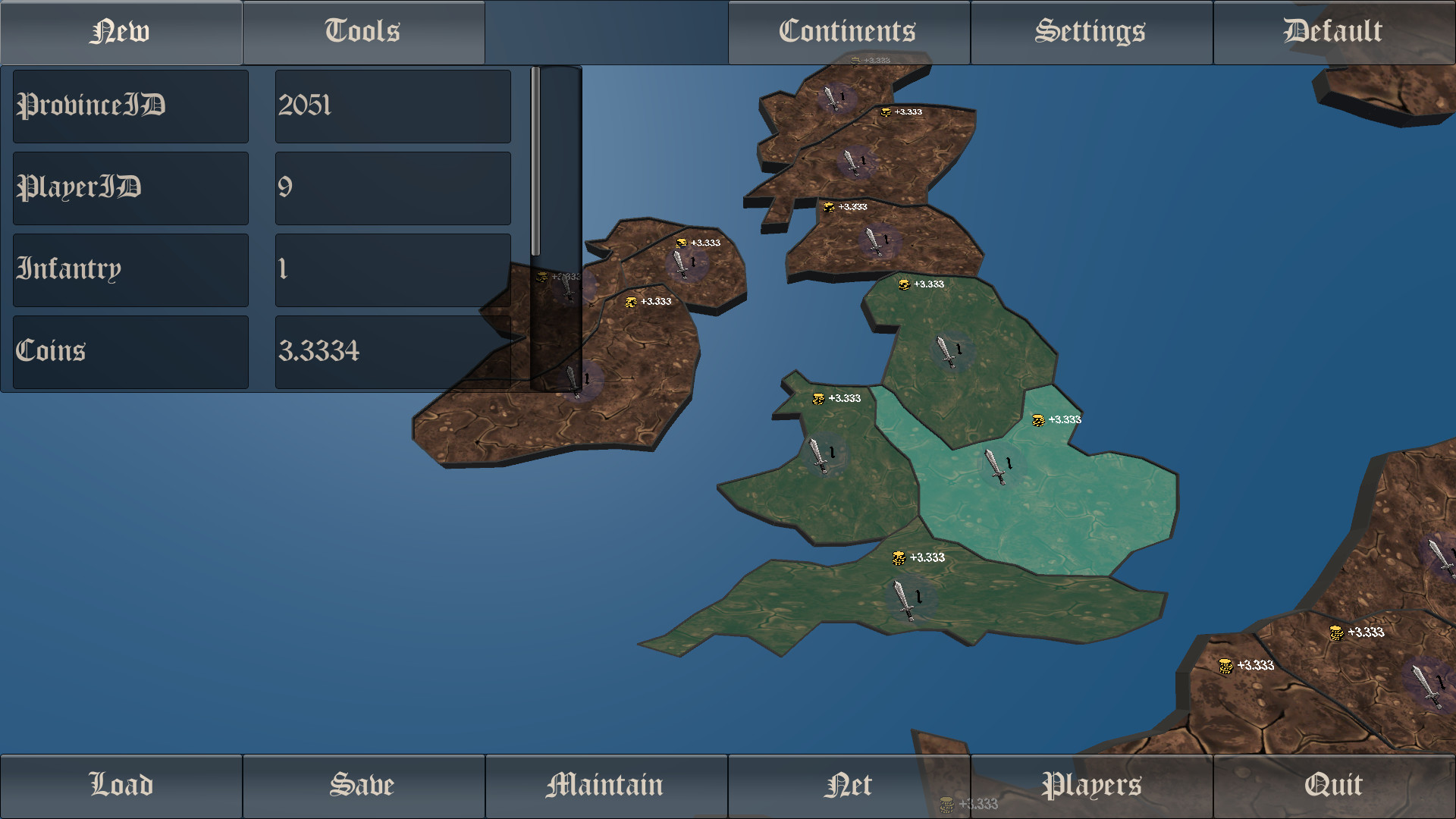Screen dimensions: 1456x819
Task: Click the coin icon over northern England
Action: 902,284
